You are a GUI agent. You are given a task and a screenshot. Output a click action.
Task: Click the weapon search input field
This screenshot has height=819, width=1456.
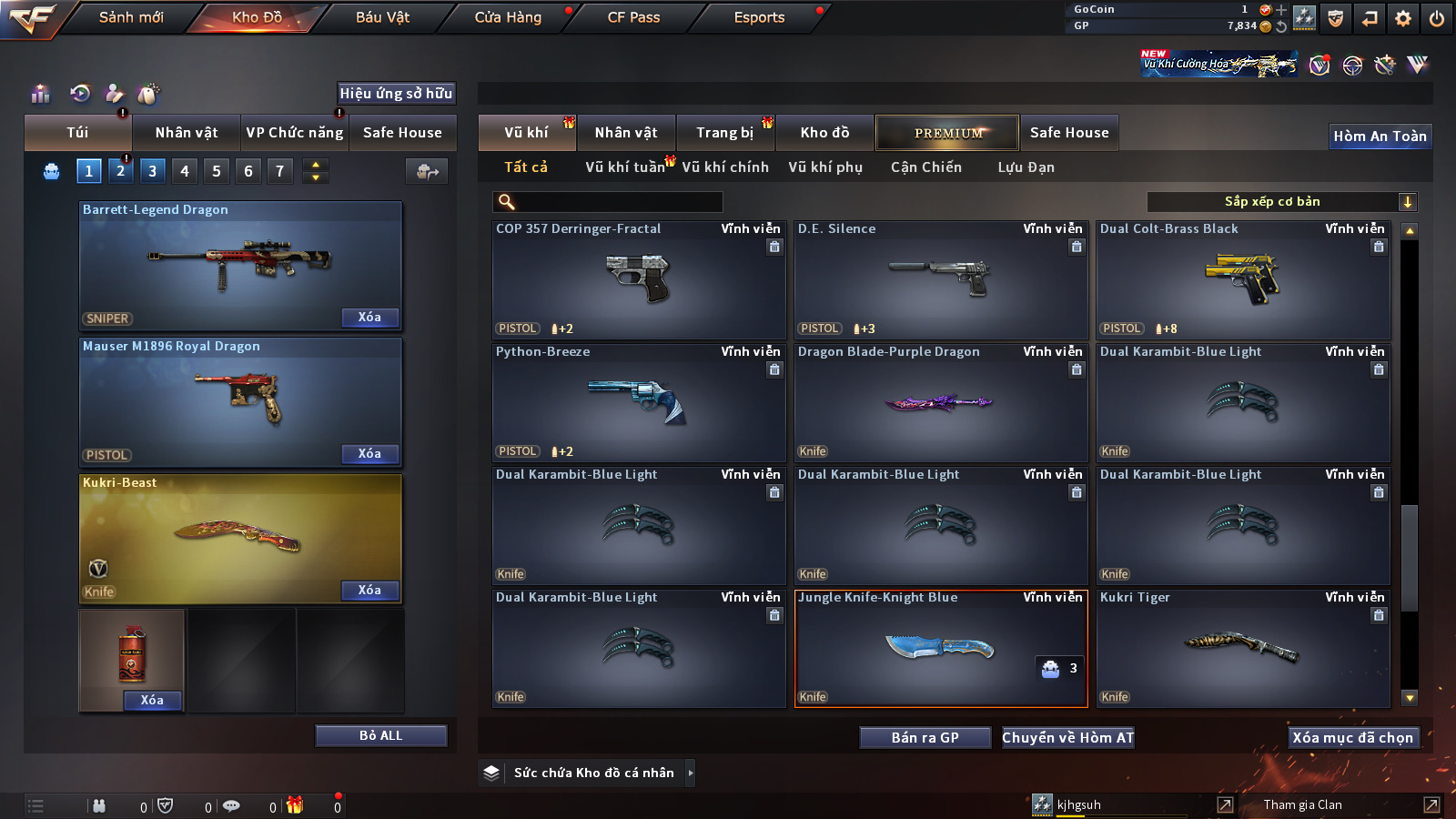pyautogui.click(x=619, y=202)
